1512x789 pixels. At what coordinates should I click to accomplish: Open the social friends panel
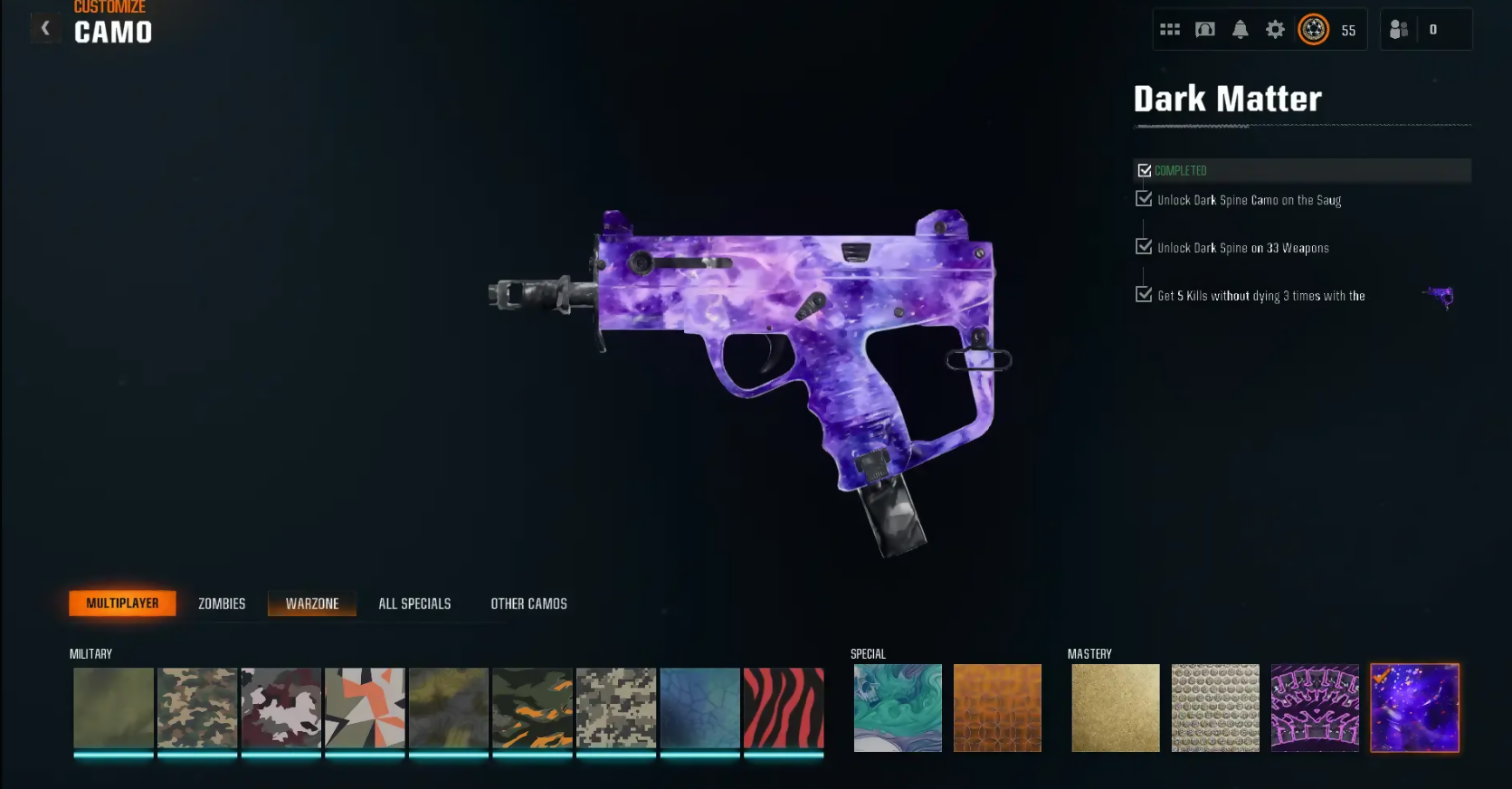click(x=1399, y=30)
